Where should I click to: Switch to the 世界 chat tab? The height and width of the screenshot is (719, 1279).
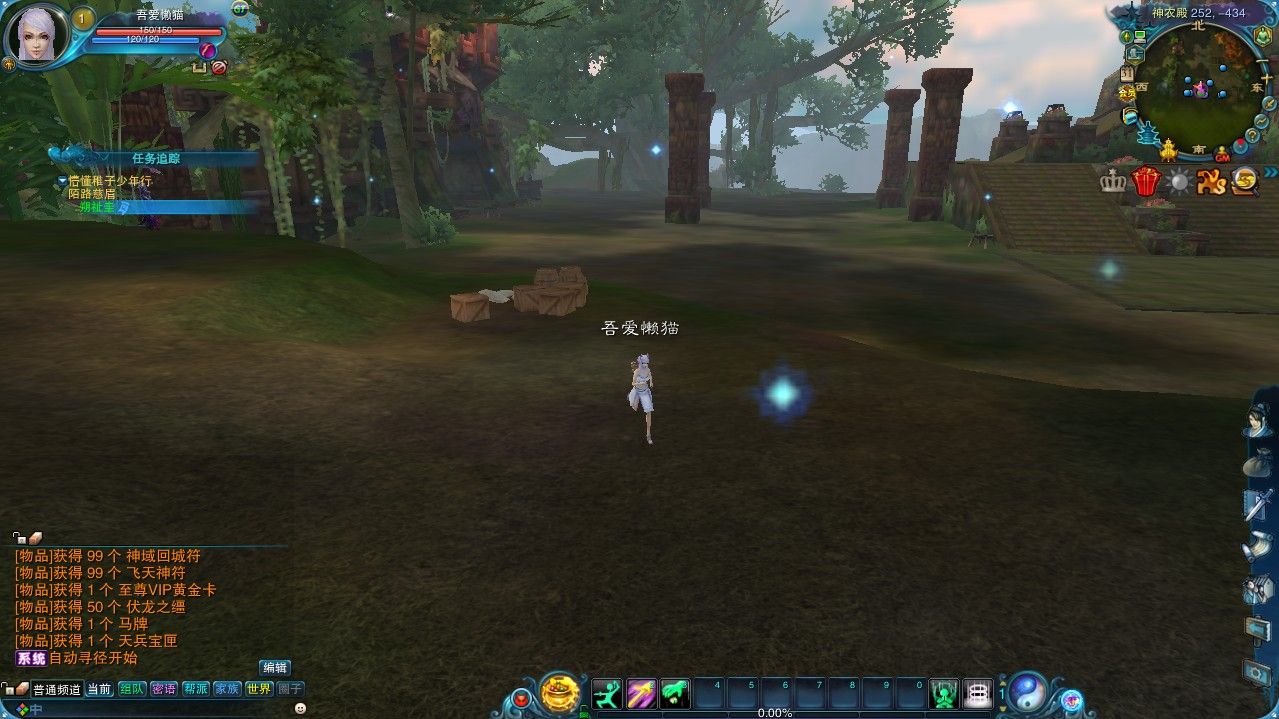coord(259,689)
